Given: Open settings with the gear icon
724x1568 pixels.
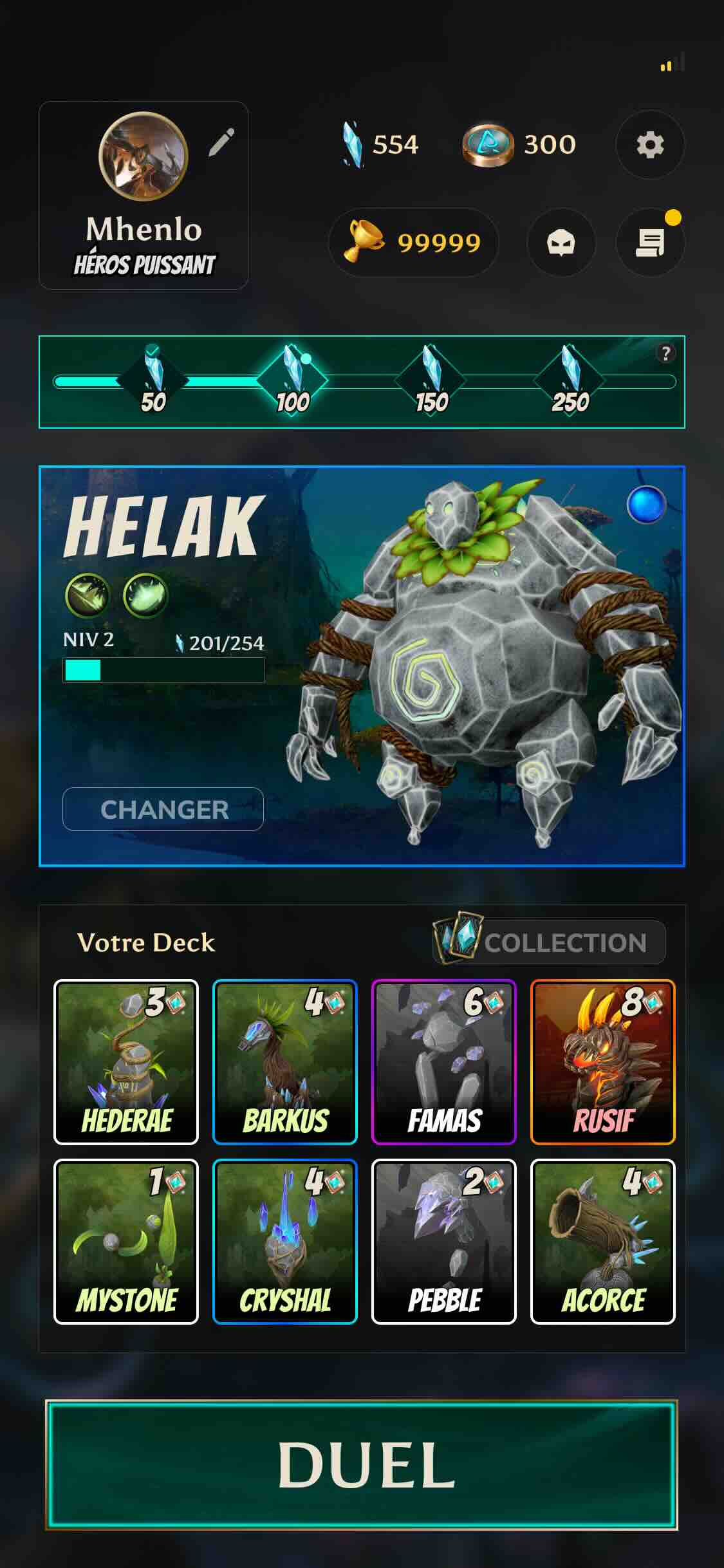Looking at the screenshot, I should click(x=650, y=145).
